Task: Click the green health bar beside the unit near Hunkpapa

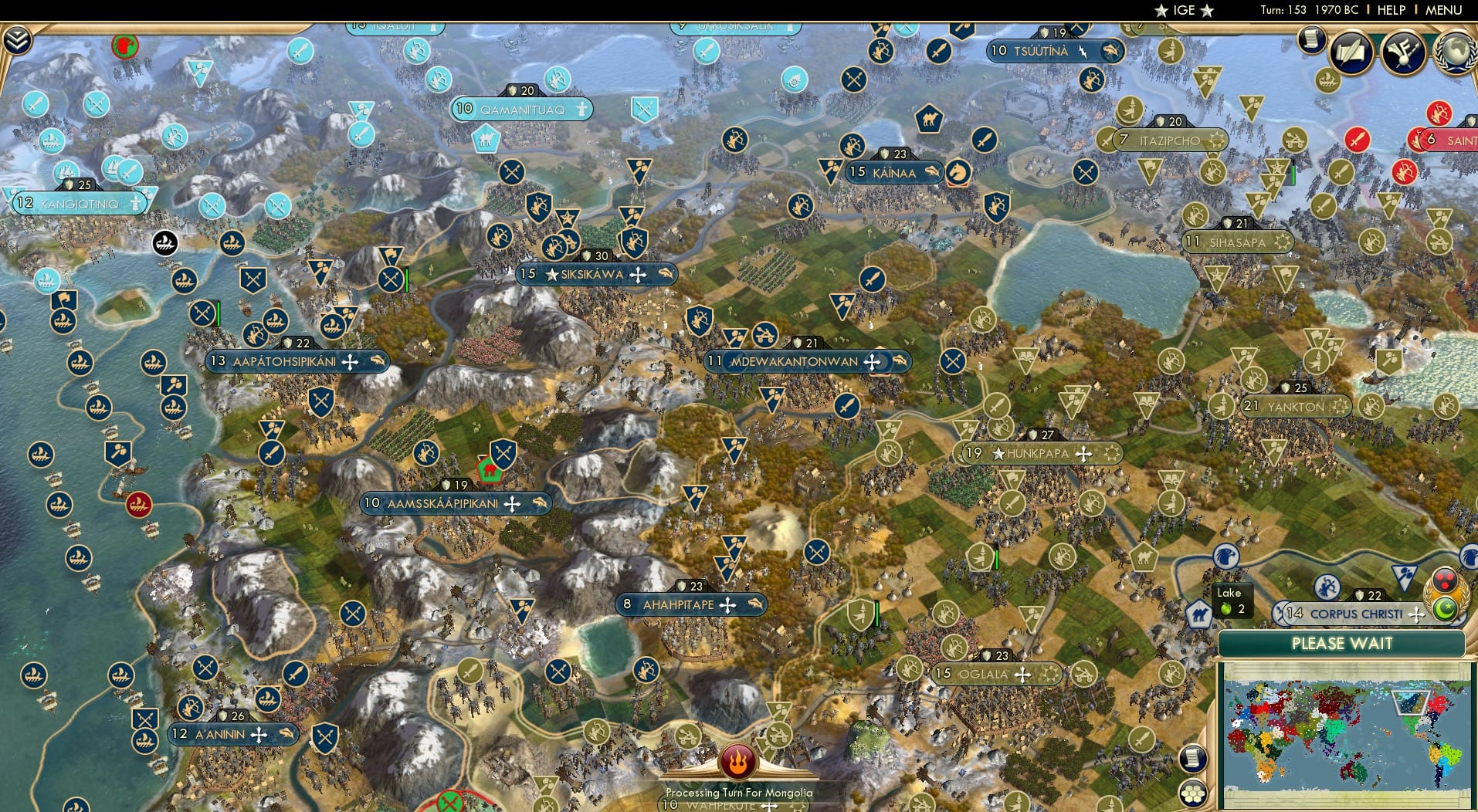Action: pyautogui.click(x=997, y=558)
